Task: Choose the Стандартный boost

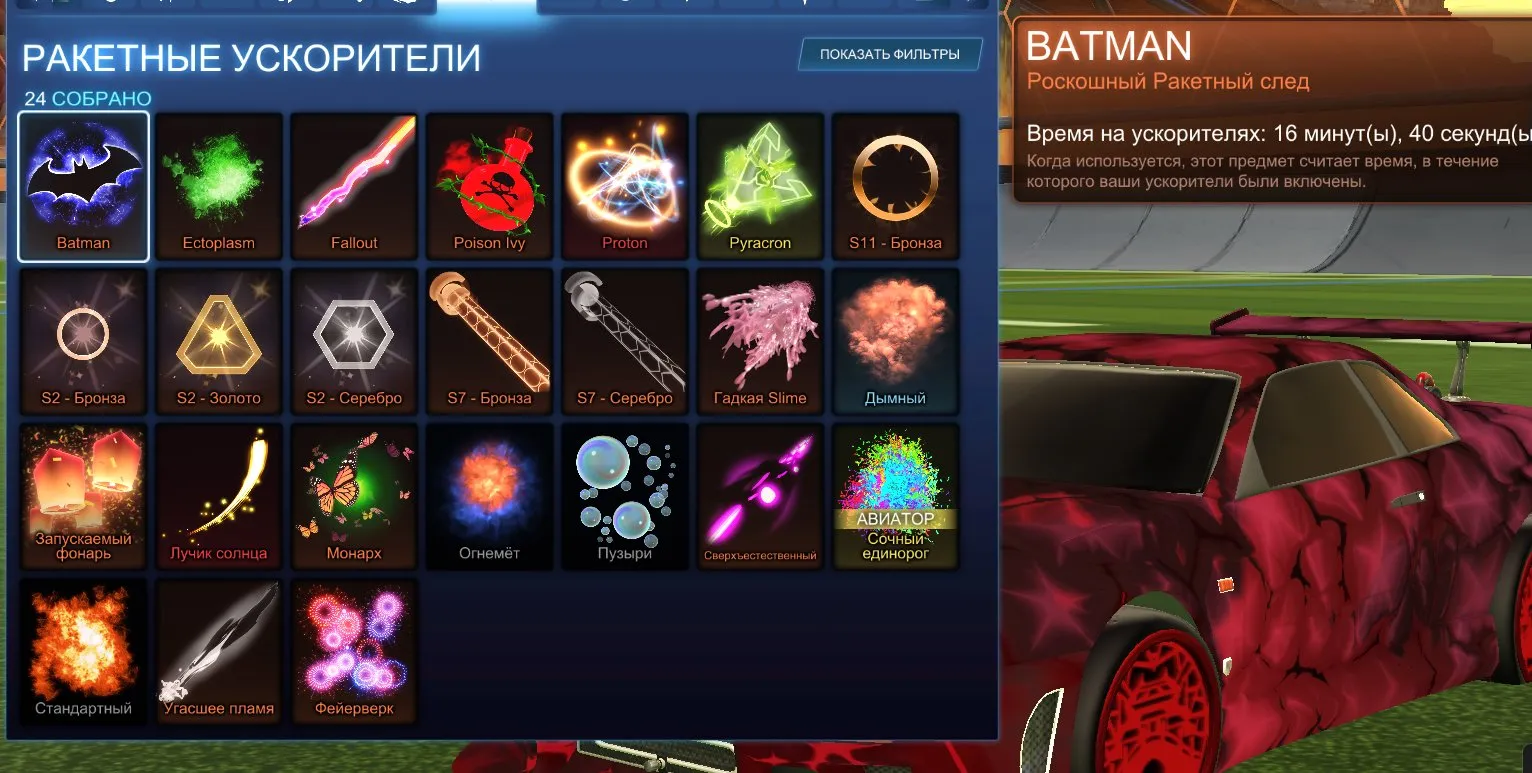Action: coord(83,650)
